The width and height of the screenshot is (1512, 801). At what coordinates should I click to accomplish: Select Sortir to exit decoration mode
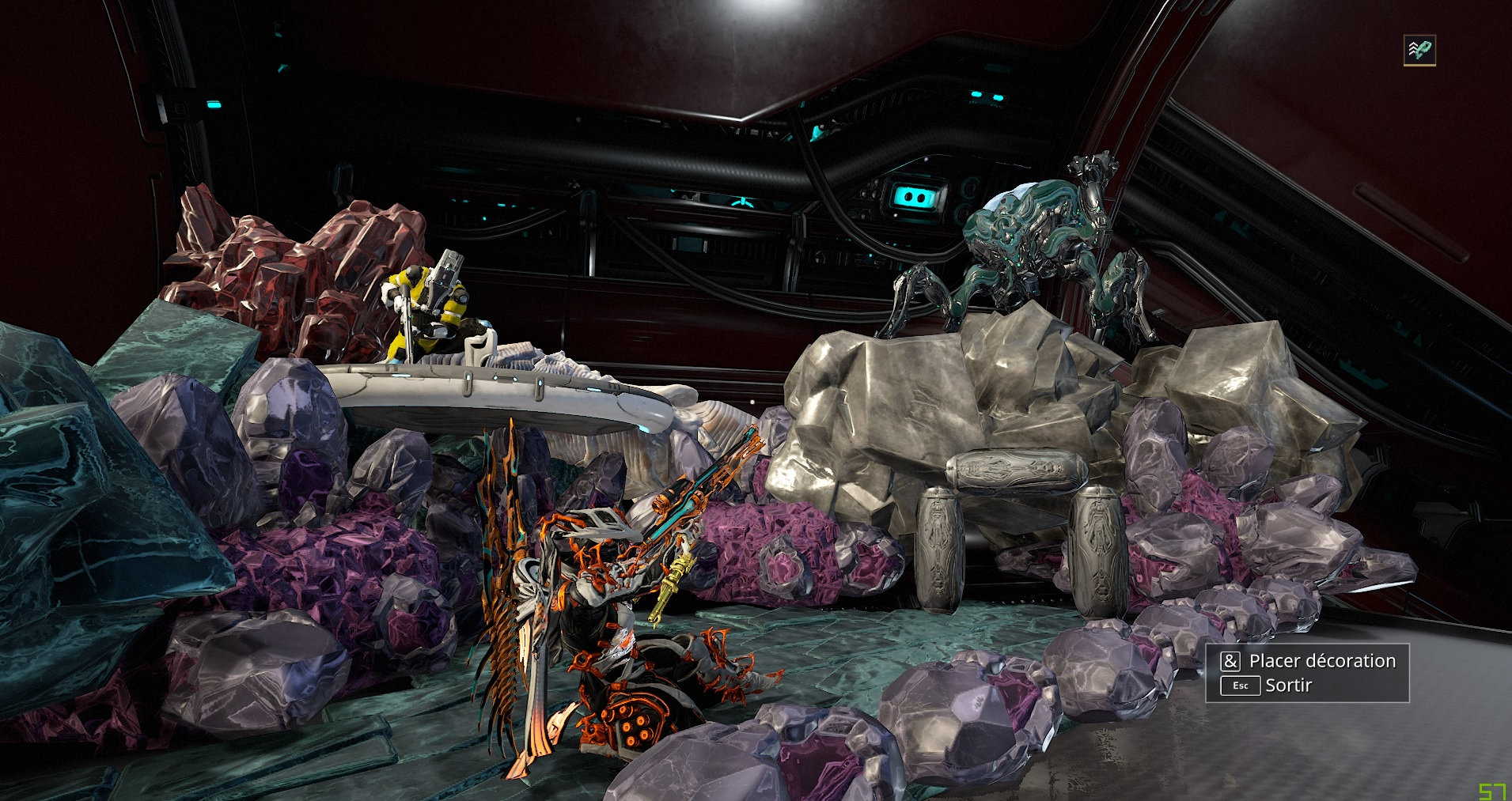pyautogui.click(x=1287, y=686)
